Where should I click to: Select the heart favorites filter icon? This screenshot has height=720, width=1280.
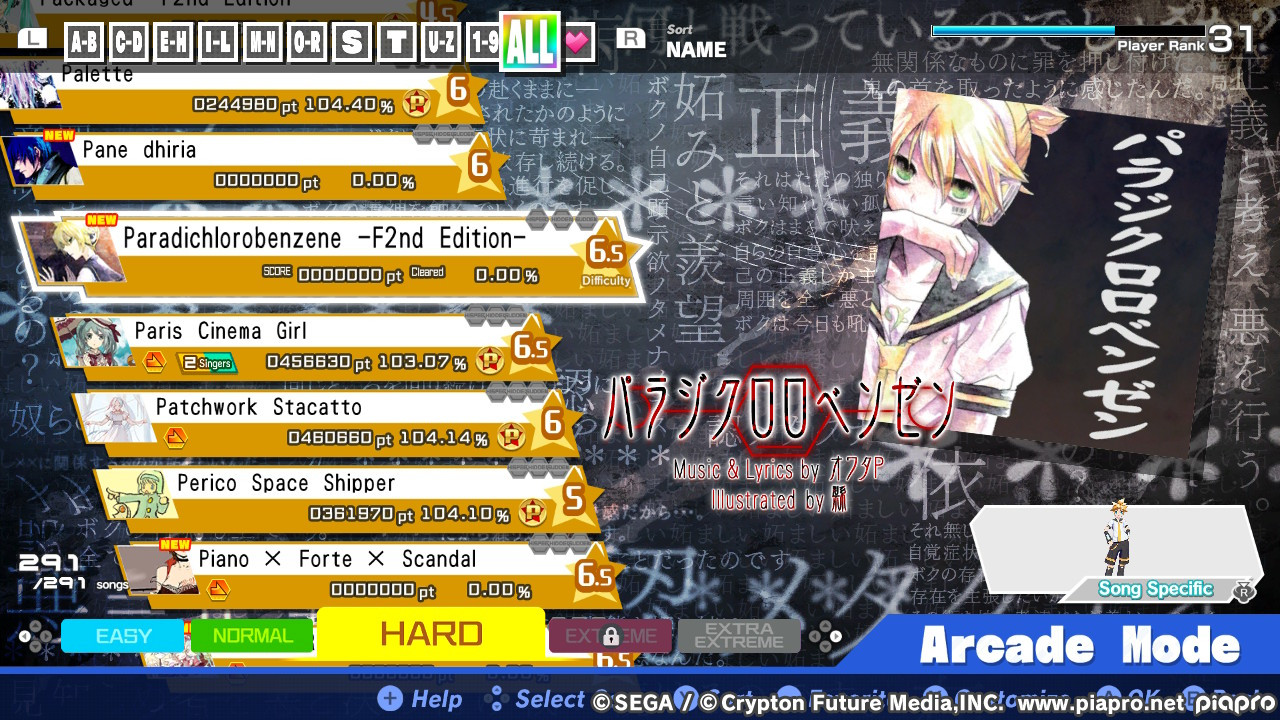[x=579, y=42]
